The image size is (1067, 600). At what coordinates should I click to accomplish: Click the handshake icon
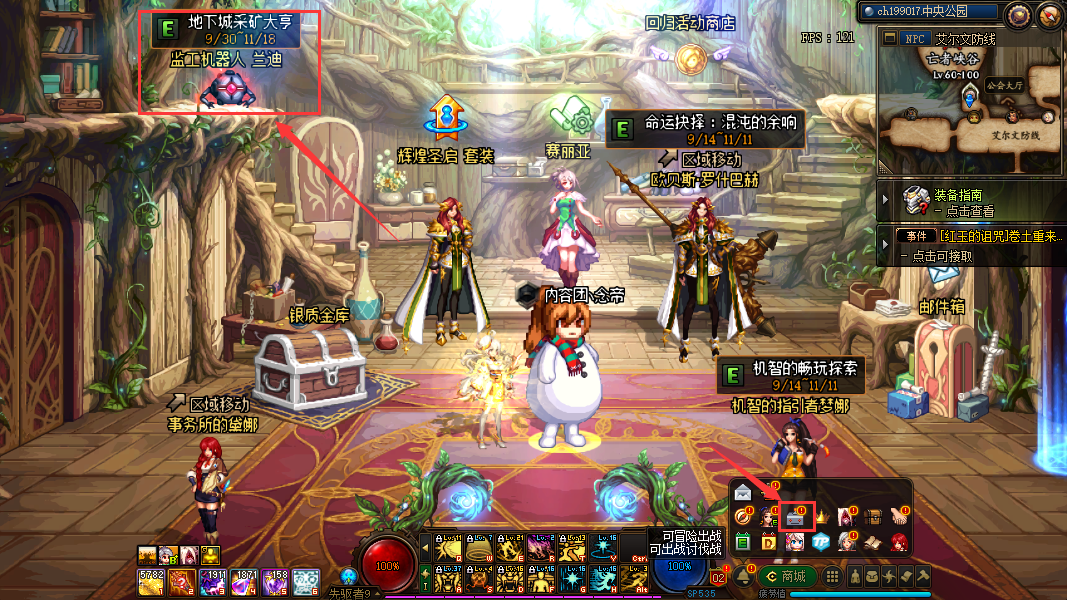pyautogui.click(x=899, y=517)
